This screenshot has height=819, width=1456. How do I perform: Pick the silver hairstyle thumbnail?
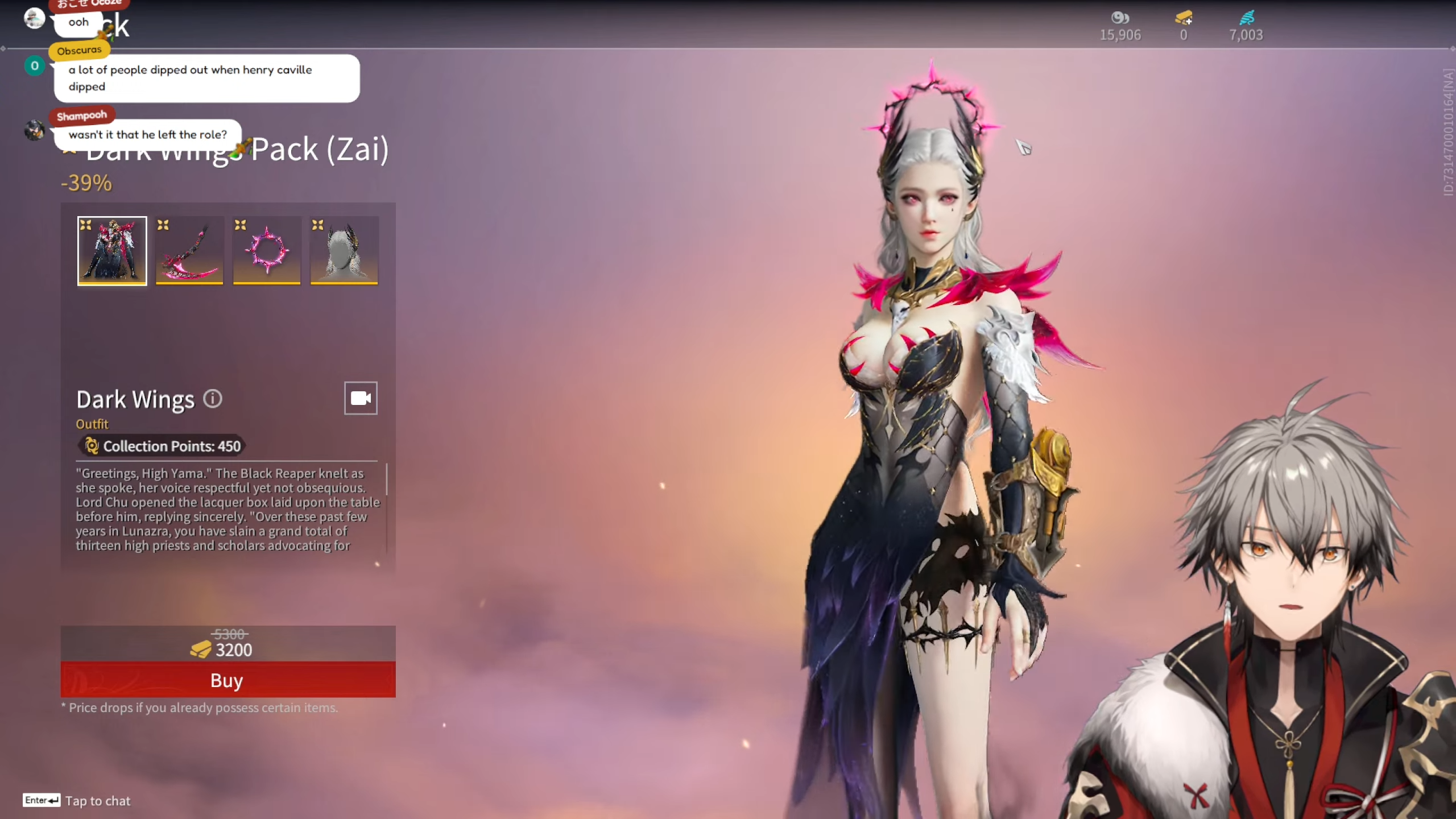[x=344, y=250]
